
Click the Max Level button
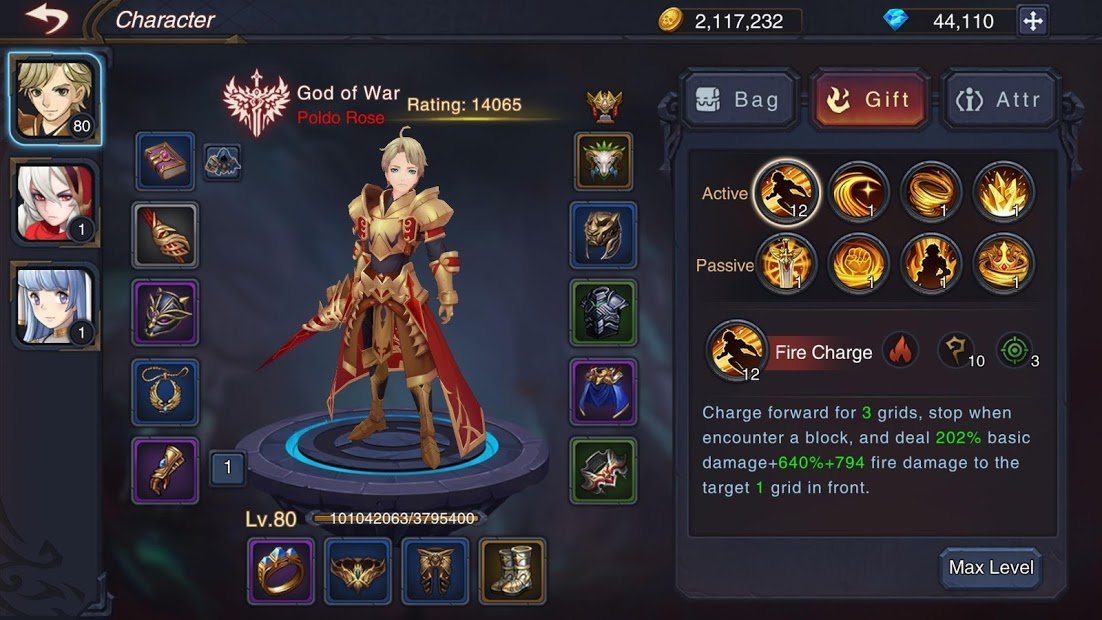click(x=990, y=568)
